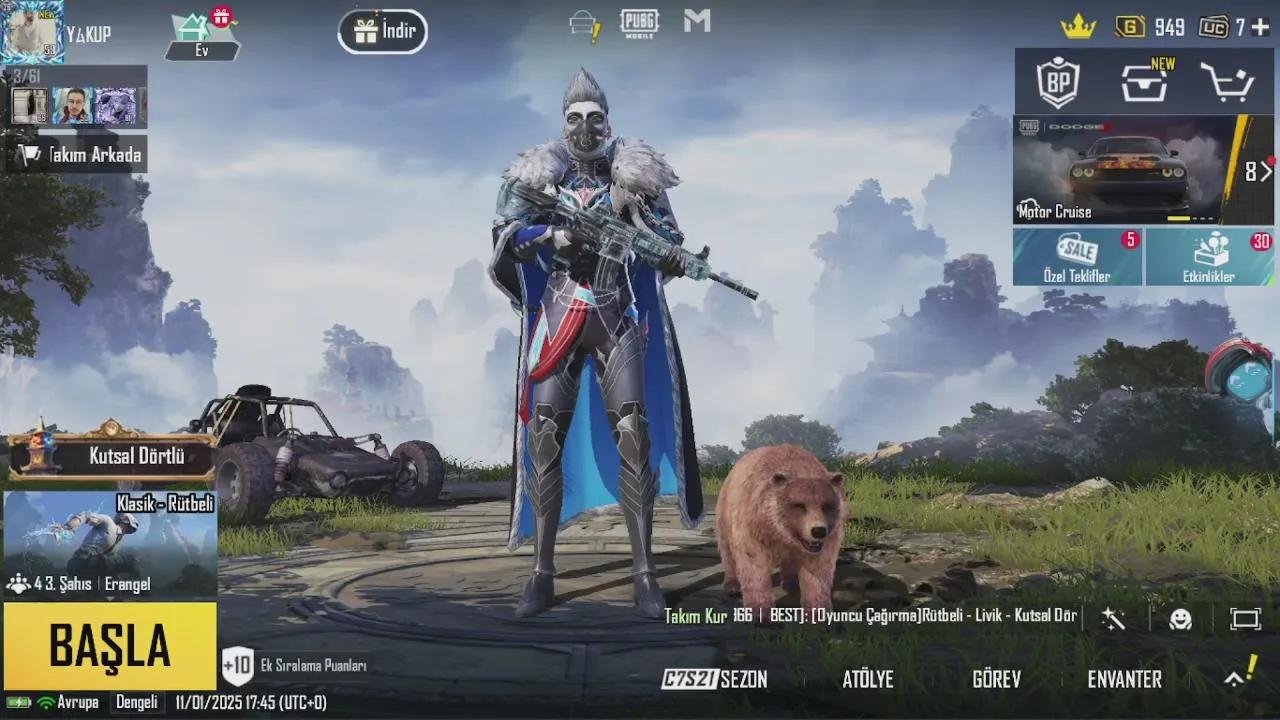Open the Etkinlikler tab with 30 badge

1210,256
